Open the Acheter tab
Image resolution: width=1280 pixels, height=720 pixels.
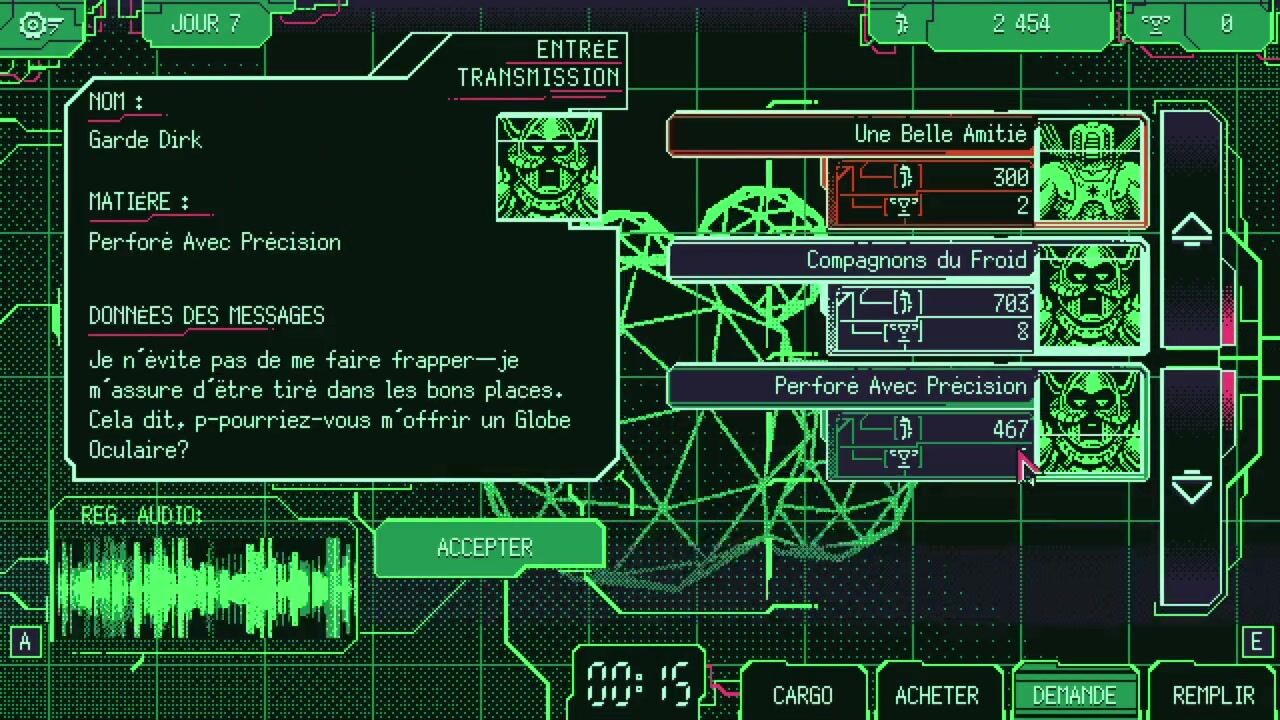click(936, 695)
